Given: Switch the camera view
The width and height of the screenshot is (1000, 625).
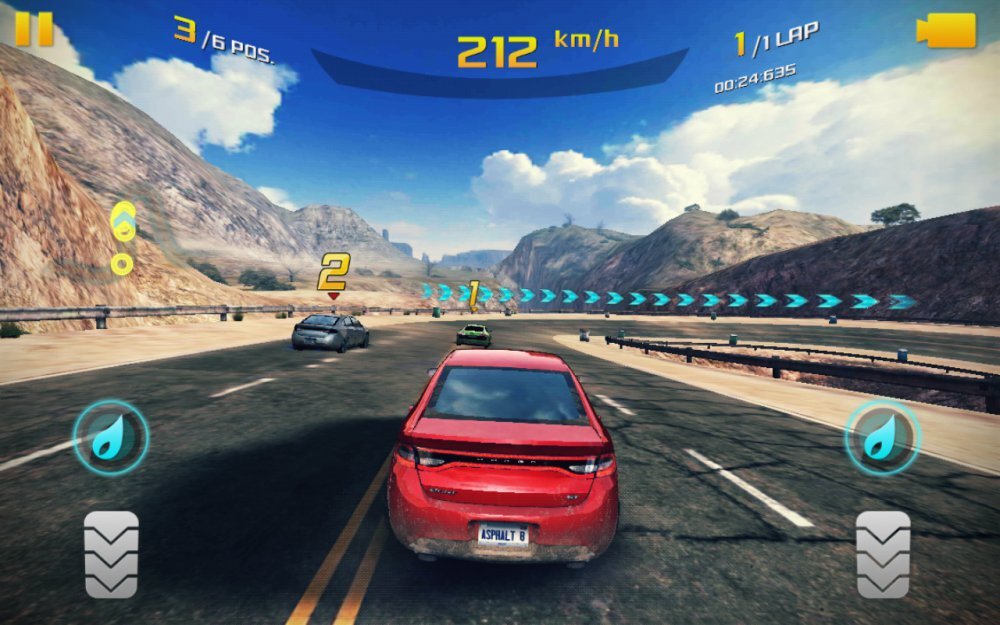Looking at the screenshot, I should 945,30.
